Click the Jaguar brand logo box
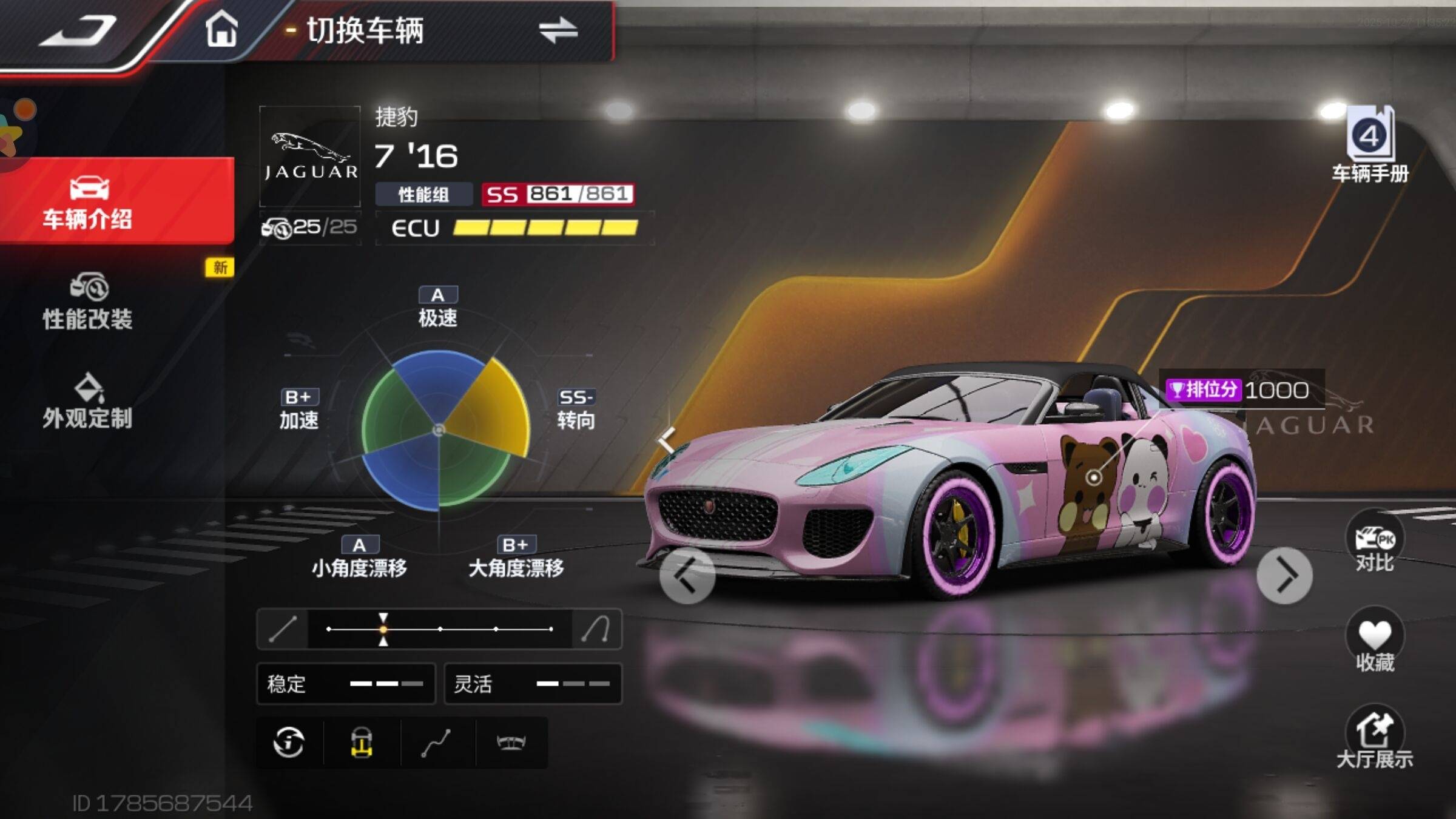The height and width of the screenshot is (819, 1456). pos(310,157)
